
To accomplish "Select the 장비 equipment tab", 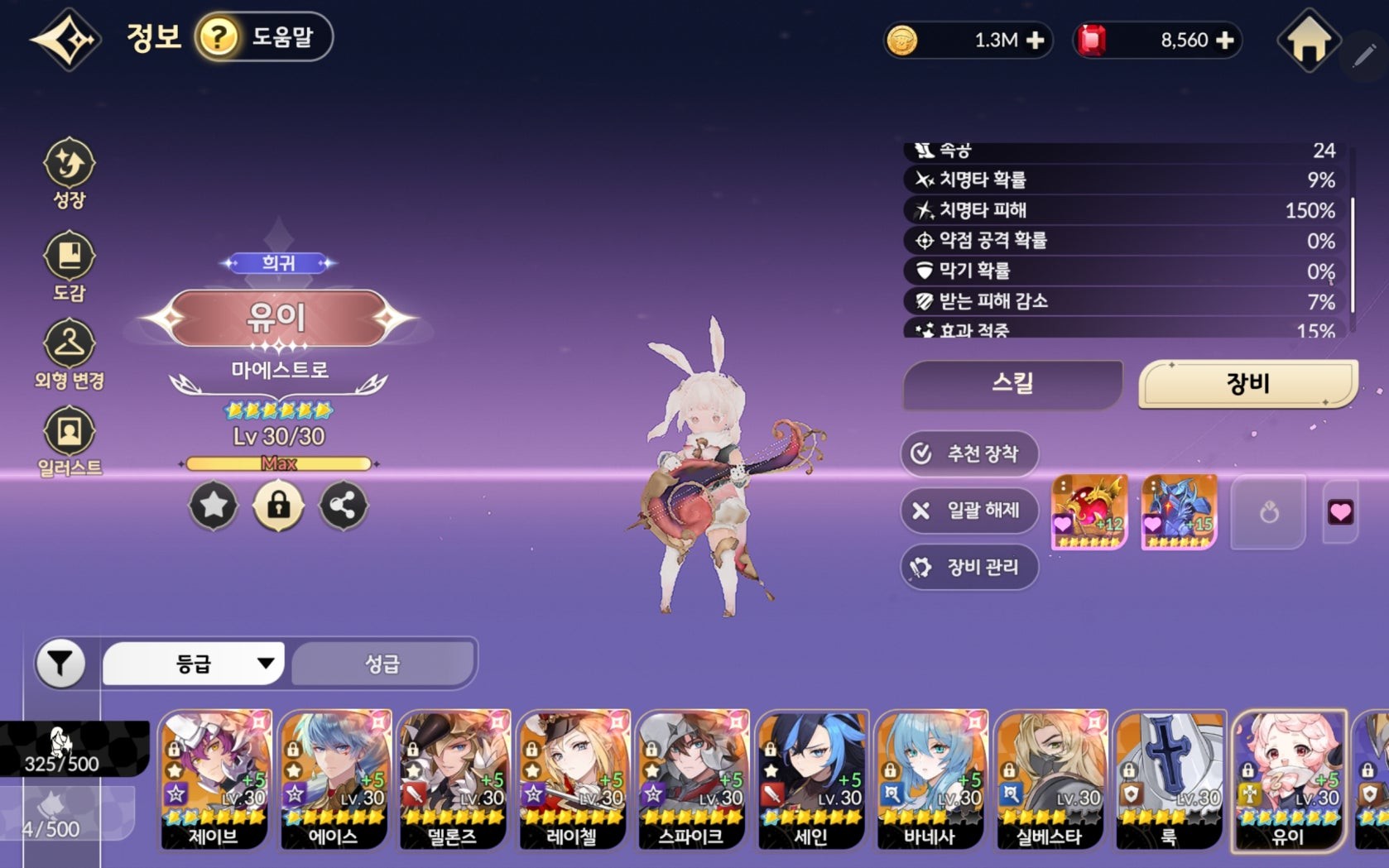I will [x=1247, y=384].
